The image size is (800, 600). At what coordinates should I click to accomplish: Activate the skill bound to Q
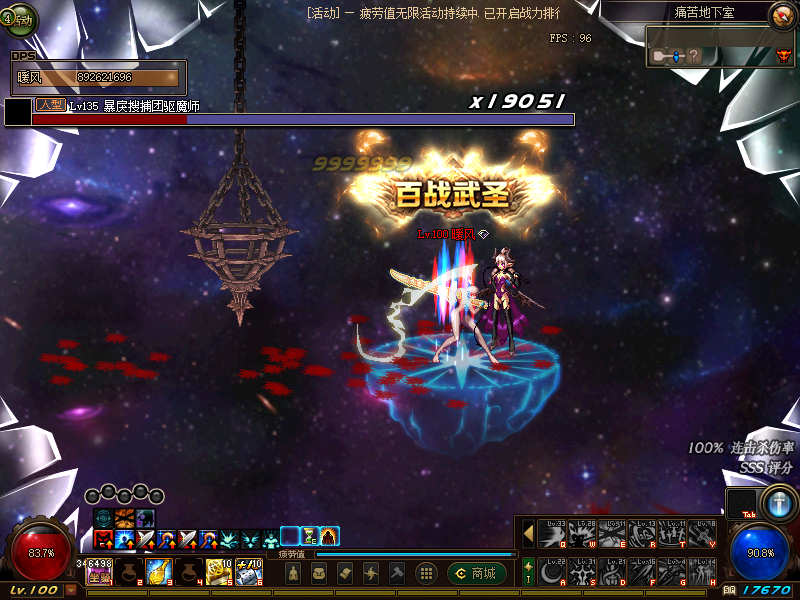(x=551, y=535)
